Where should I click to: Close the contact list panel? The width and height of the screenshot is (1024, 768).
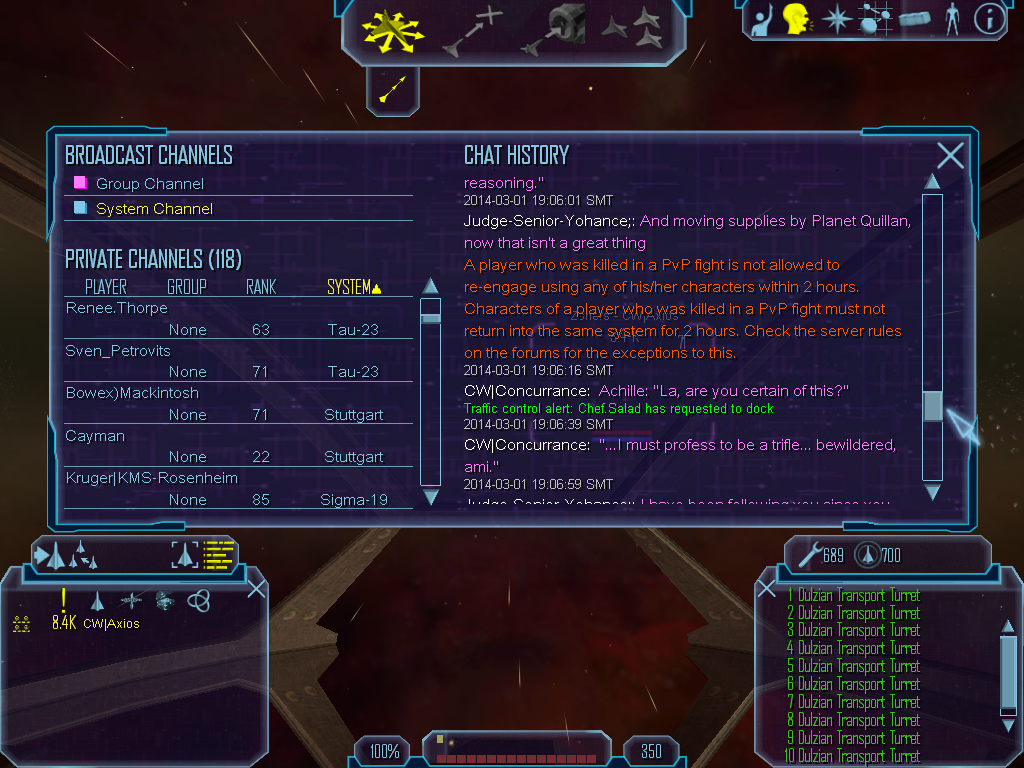[256, 588]
